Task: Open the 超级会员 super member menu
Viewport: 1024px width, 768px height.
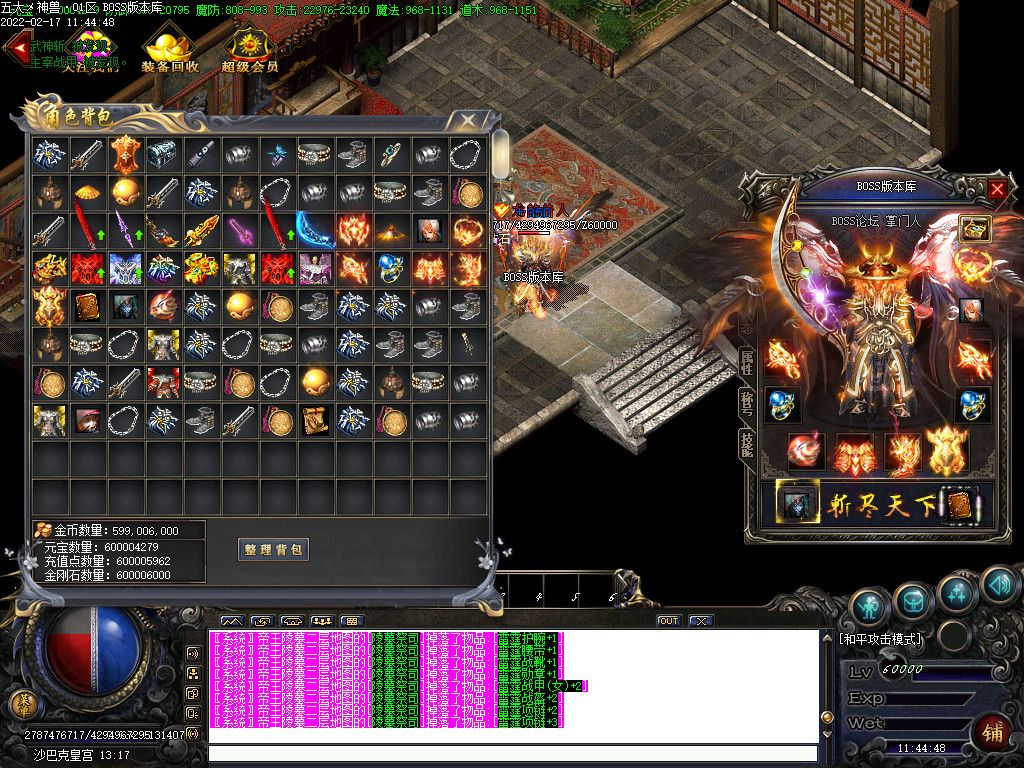Action: tap(249, 51)
